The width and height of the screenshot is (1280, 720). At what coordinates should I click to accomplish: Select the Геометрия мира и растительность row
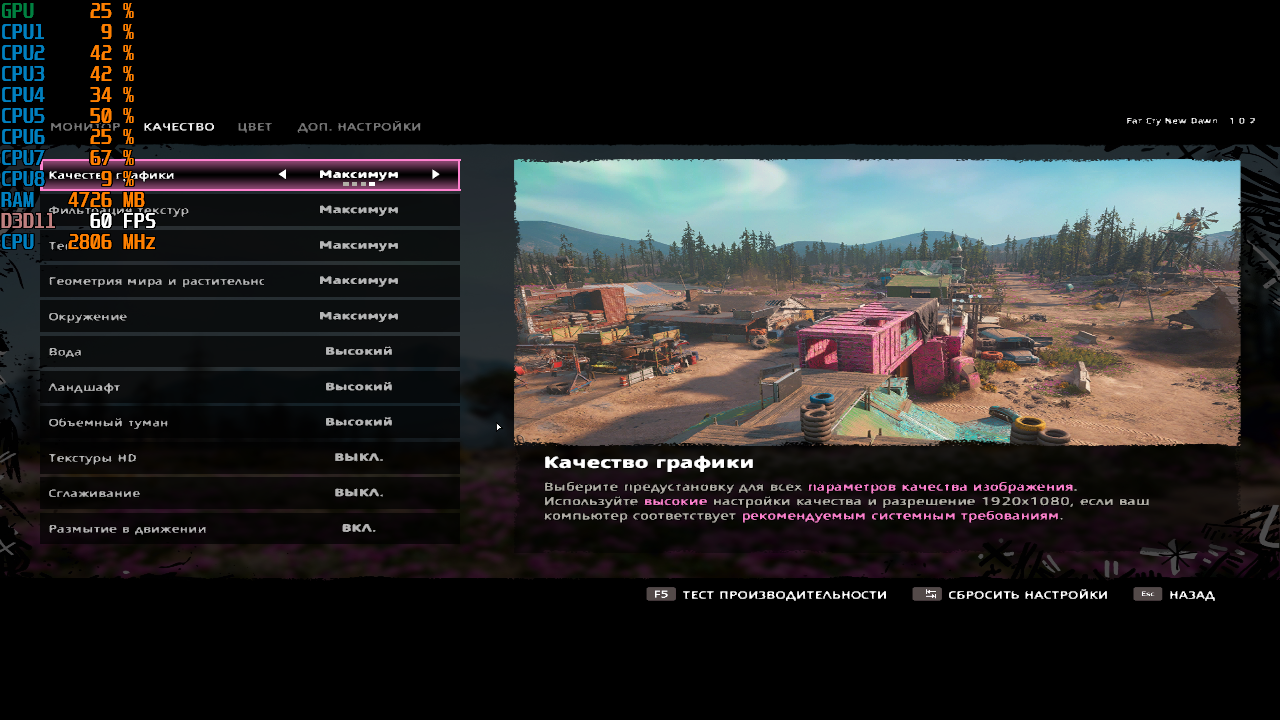pyautogui.click(x=250, y=281)
